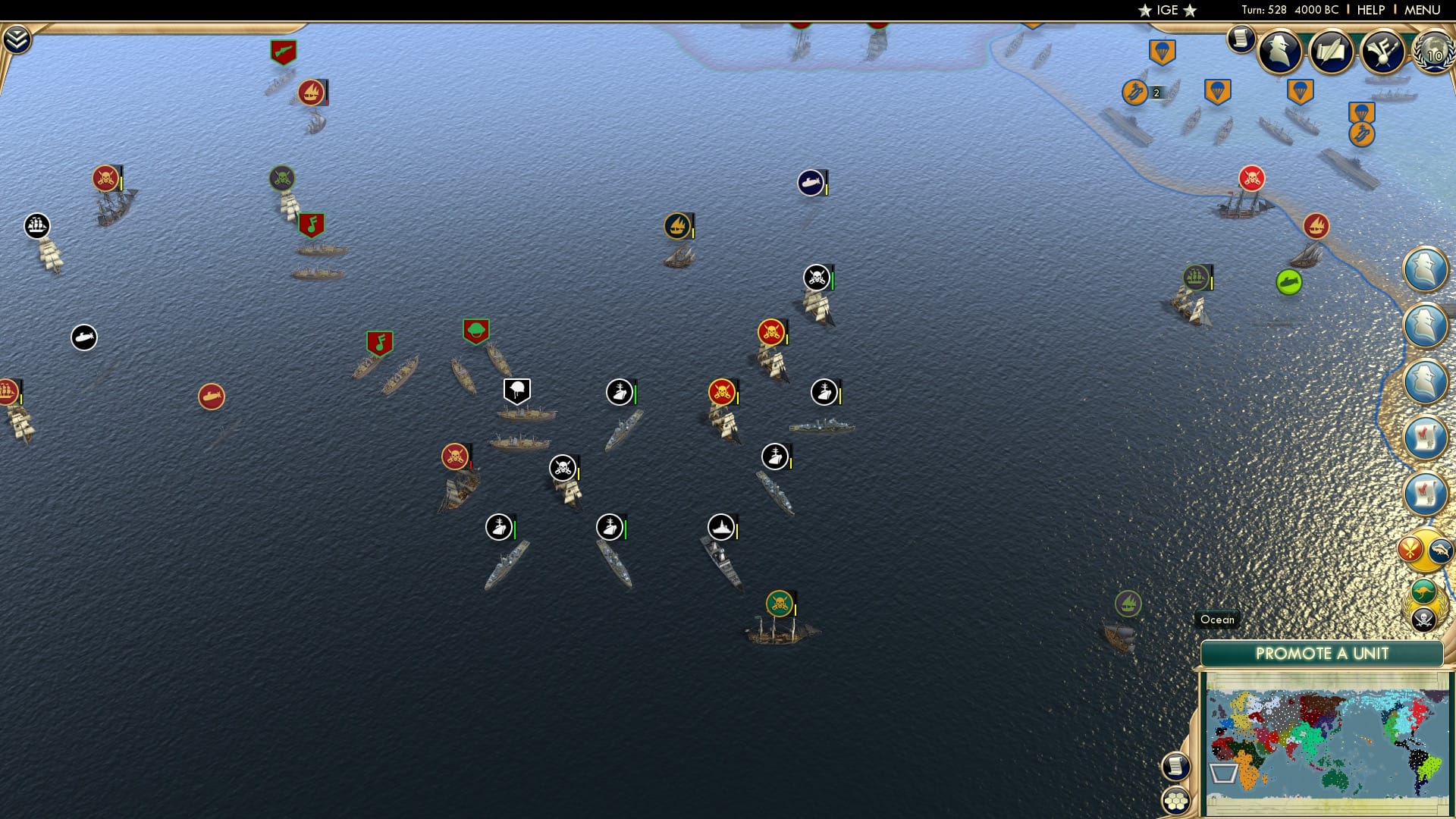The width and height of the screenshot is (1456, 819).
Task: Open the Espionage overview icon
Action: [x=1279, y=53]
